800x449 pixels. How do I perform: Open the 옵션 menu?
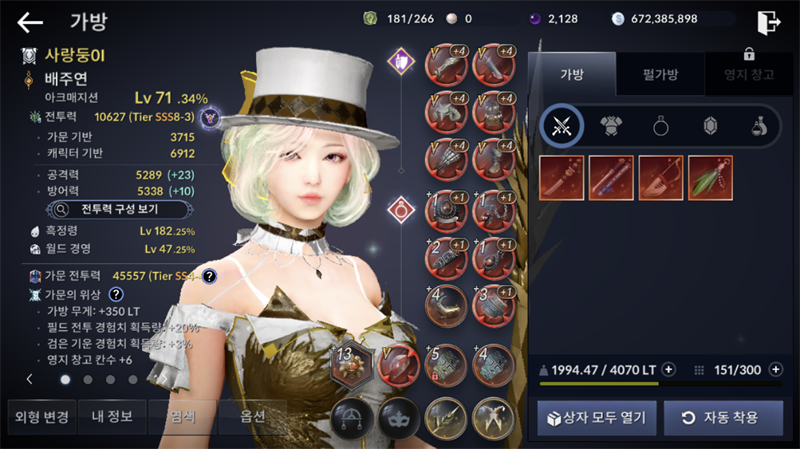click(x=252, y=417)
